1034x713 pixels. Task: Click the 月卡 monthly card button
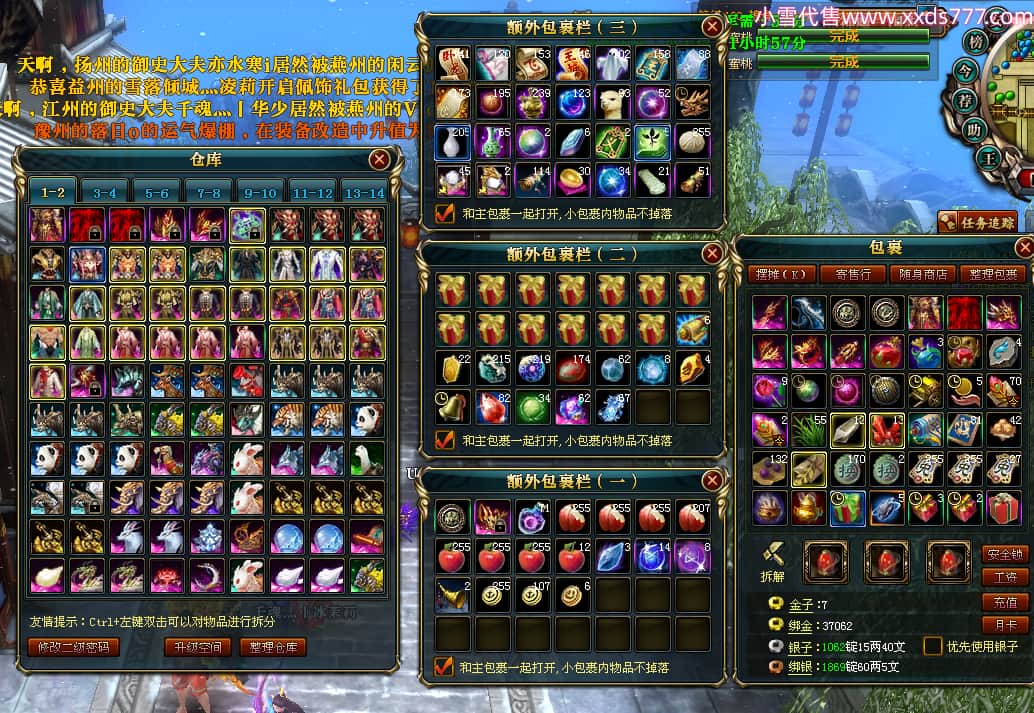click(1004, 626)
